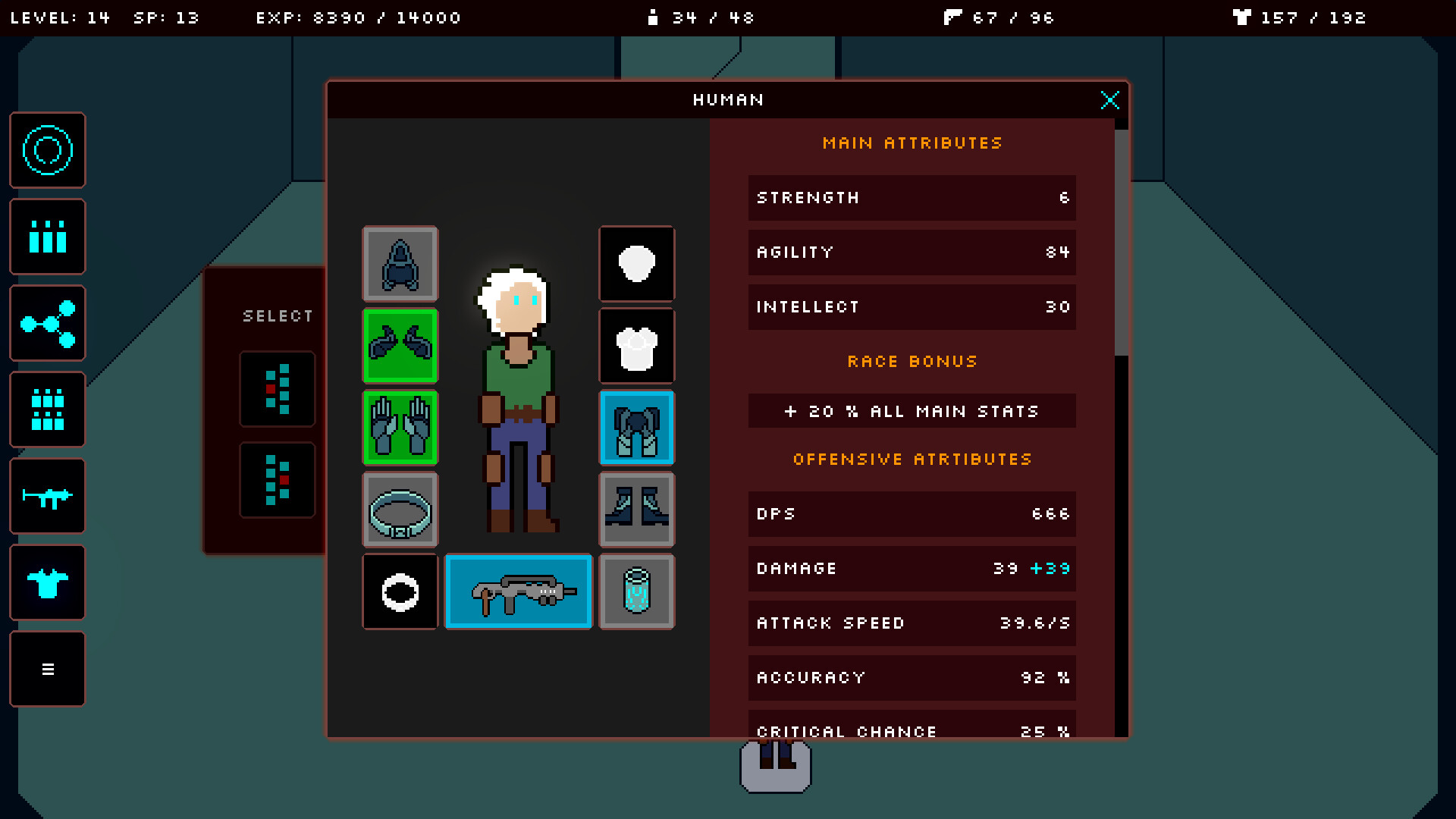Open the skill tree icon in sidebar
The image size is (1456, 819).
coord(47,323)
